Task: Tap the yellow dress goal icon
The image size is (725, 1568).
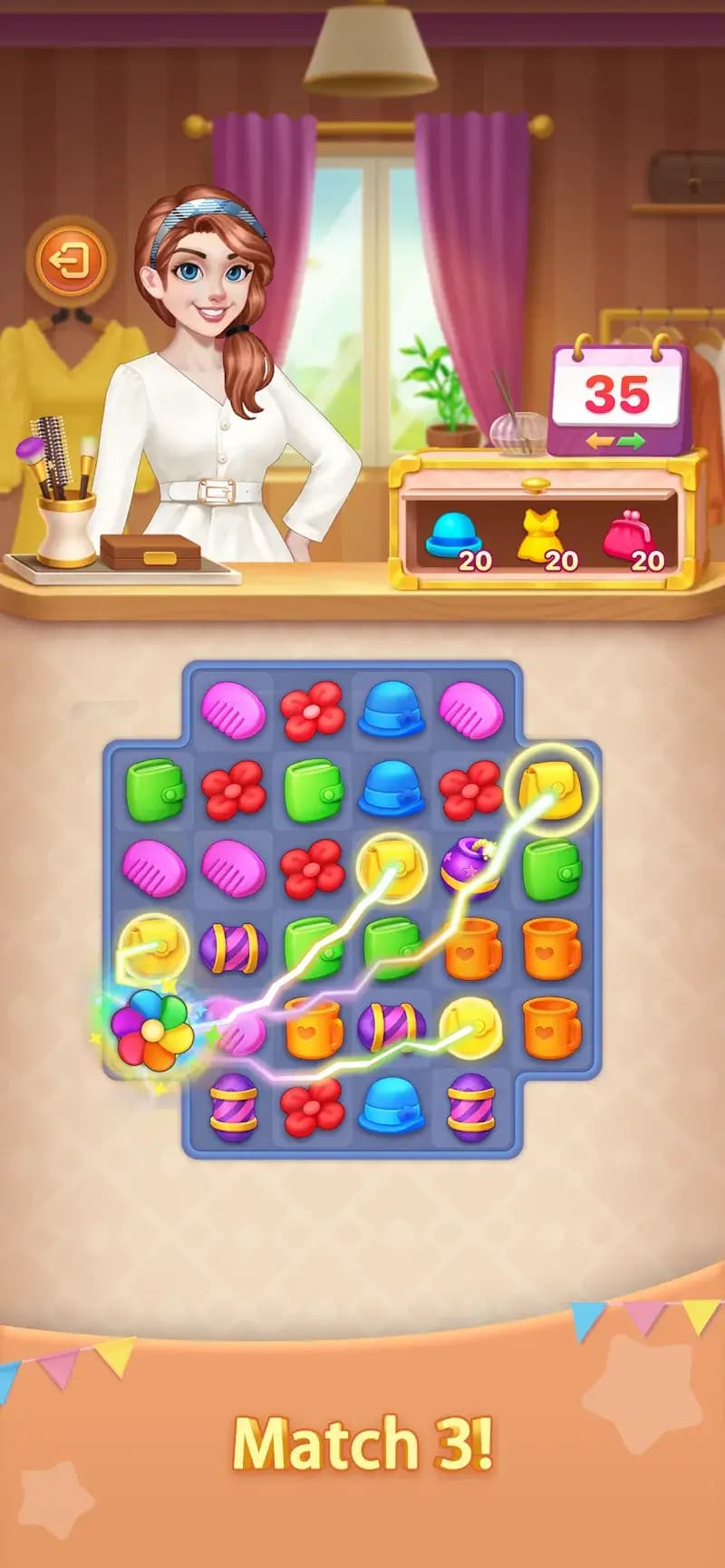Action: [x=538, y=534]
